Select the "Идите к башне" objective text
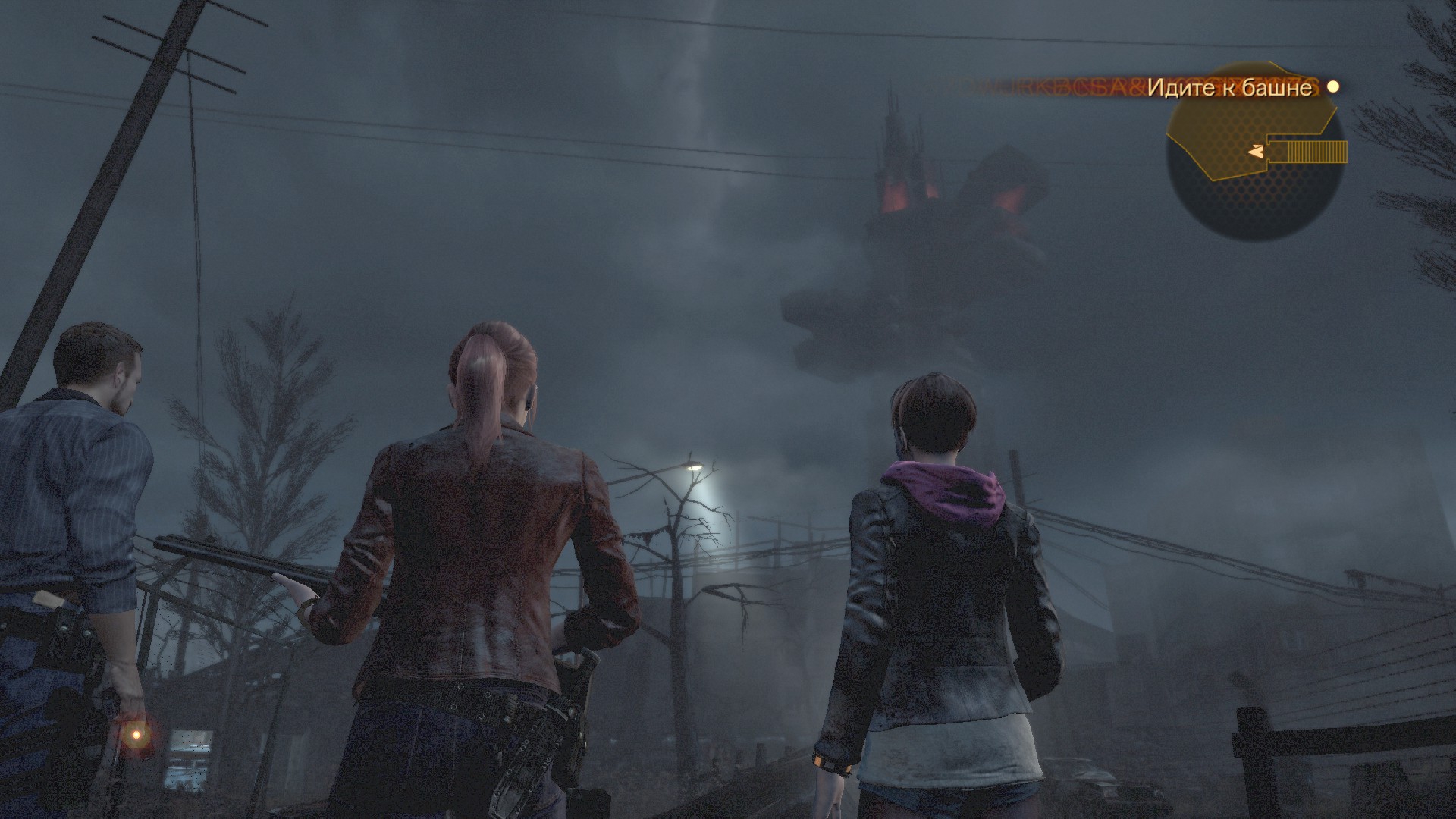1456x819 pixels. 1228,88
